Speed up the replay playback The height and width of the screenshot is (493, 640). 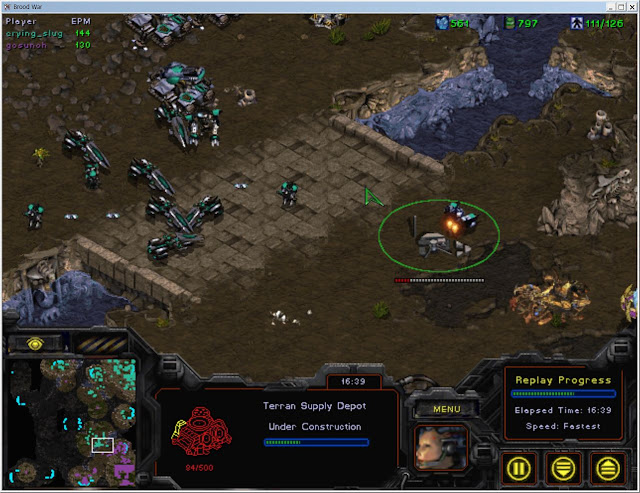(608, 466)
